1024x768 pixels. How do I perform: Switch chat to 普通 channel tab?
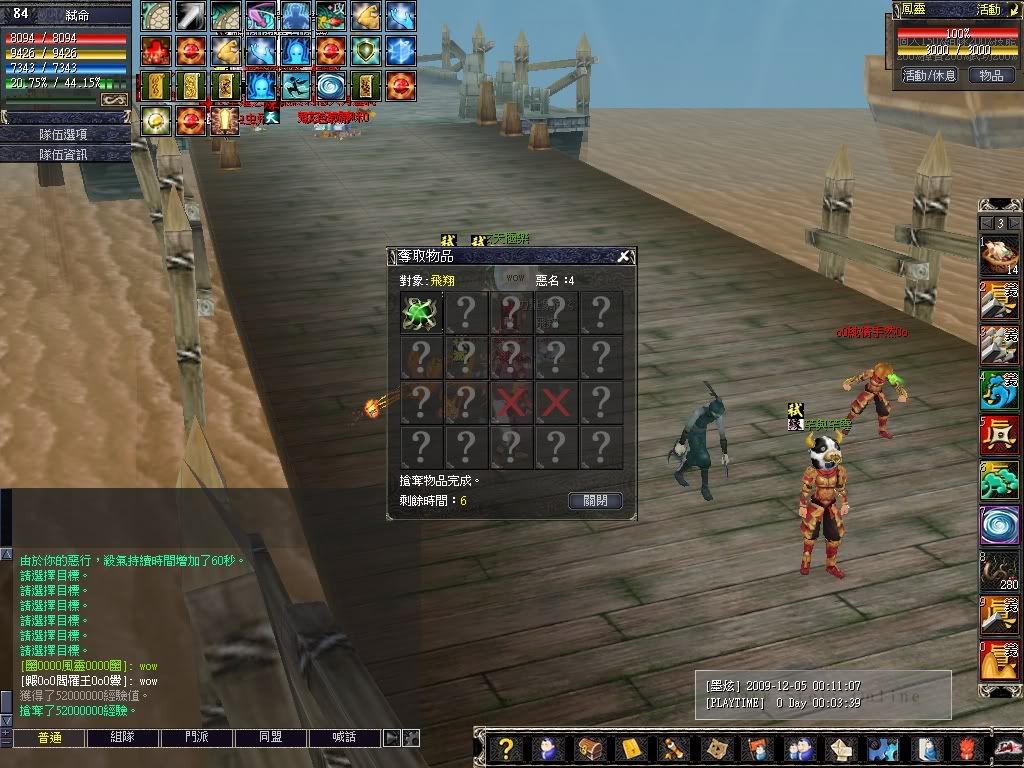point(49,738)
